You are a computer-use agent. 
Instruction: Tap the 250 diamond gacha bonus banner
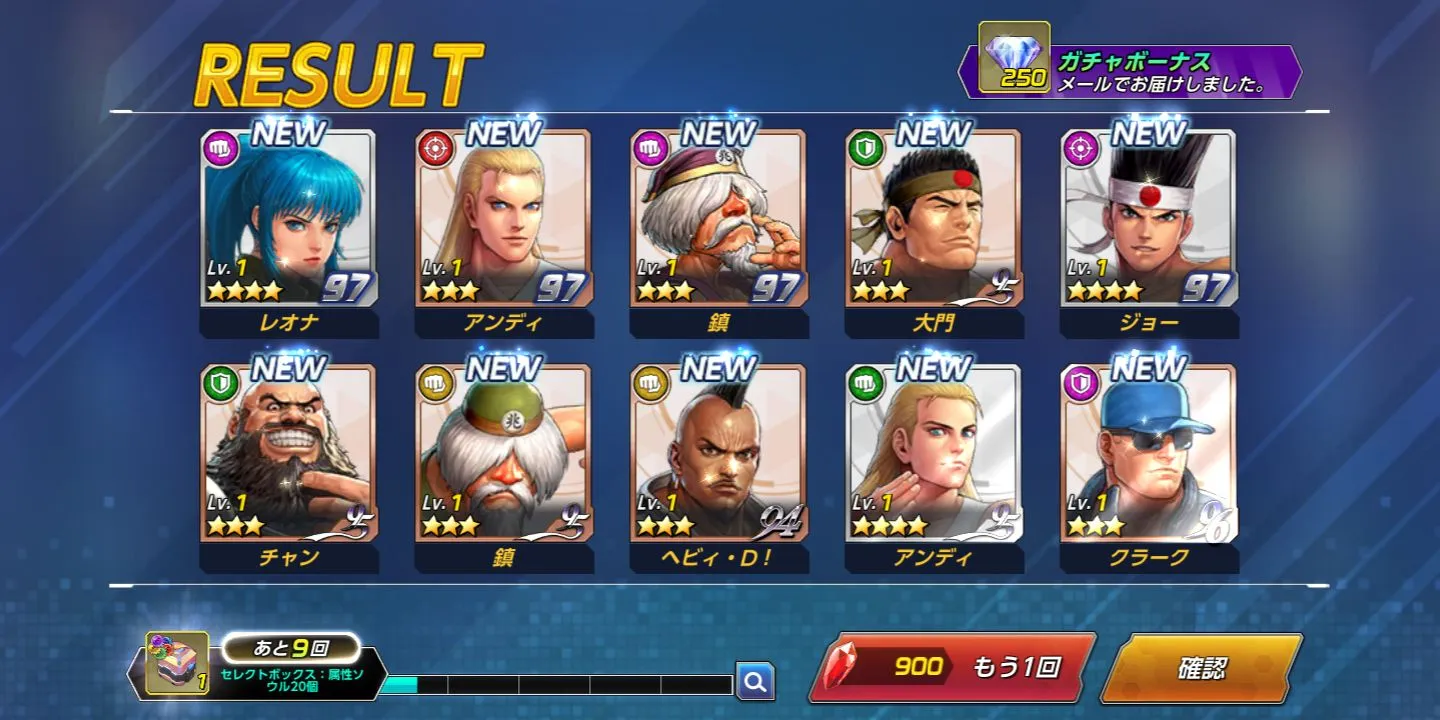[1130, 72]
